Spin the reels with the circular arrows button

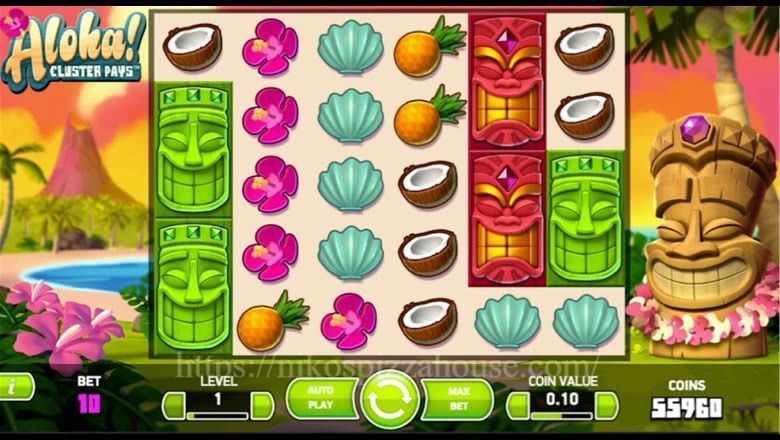point(391,400)
